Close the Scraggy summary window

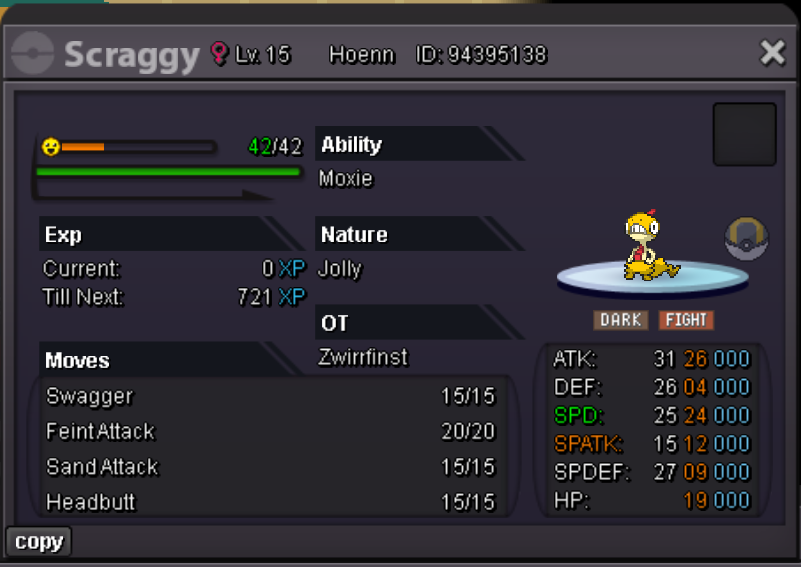pos(772,53)
